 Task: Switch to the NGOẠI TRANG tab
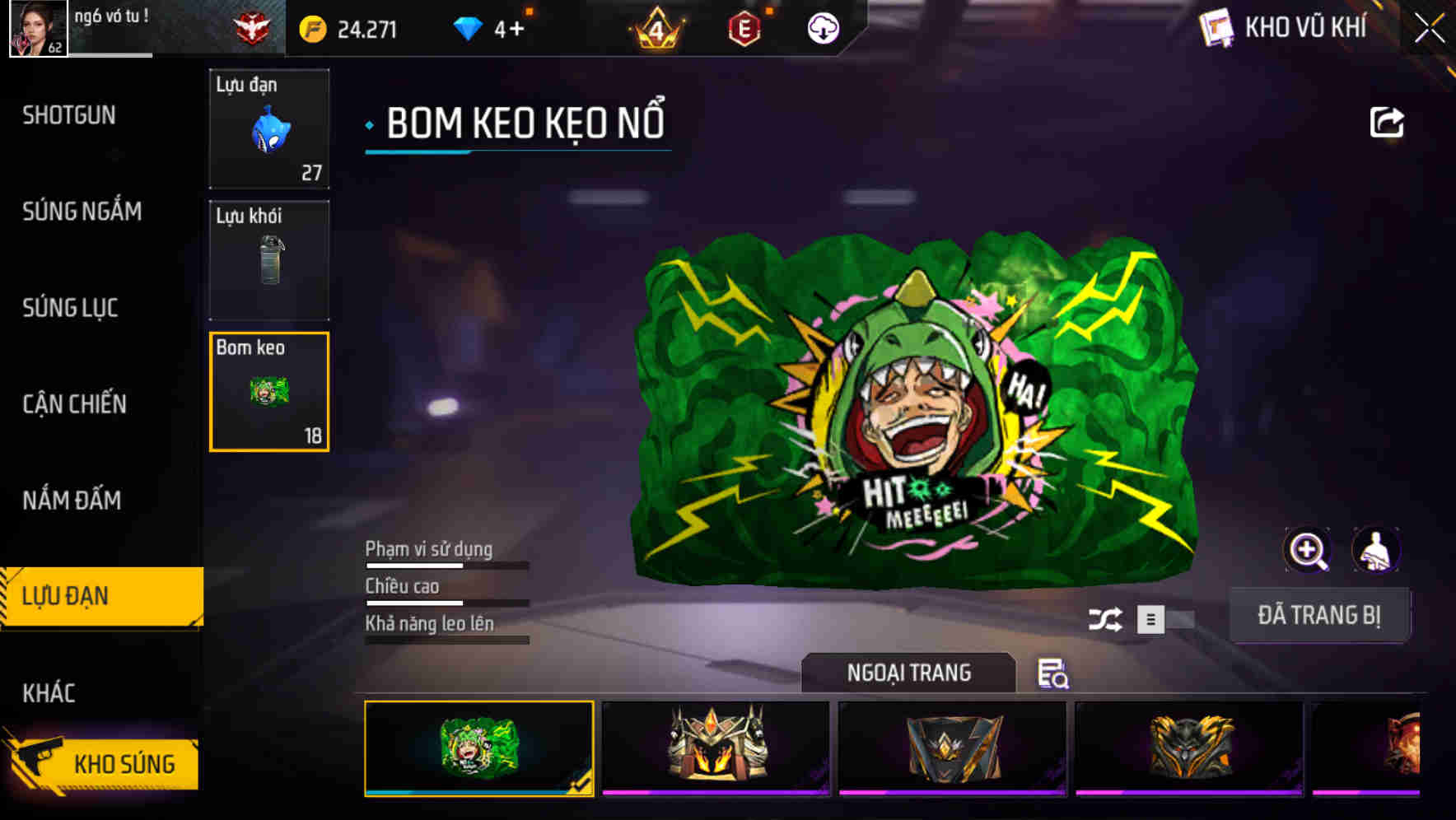coord(910,673)
